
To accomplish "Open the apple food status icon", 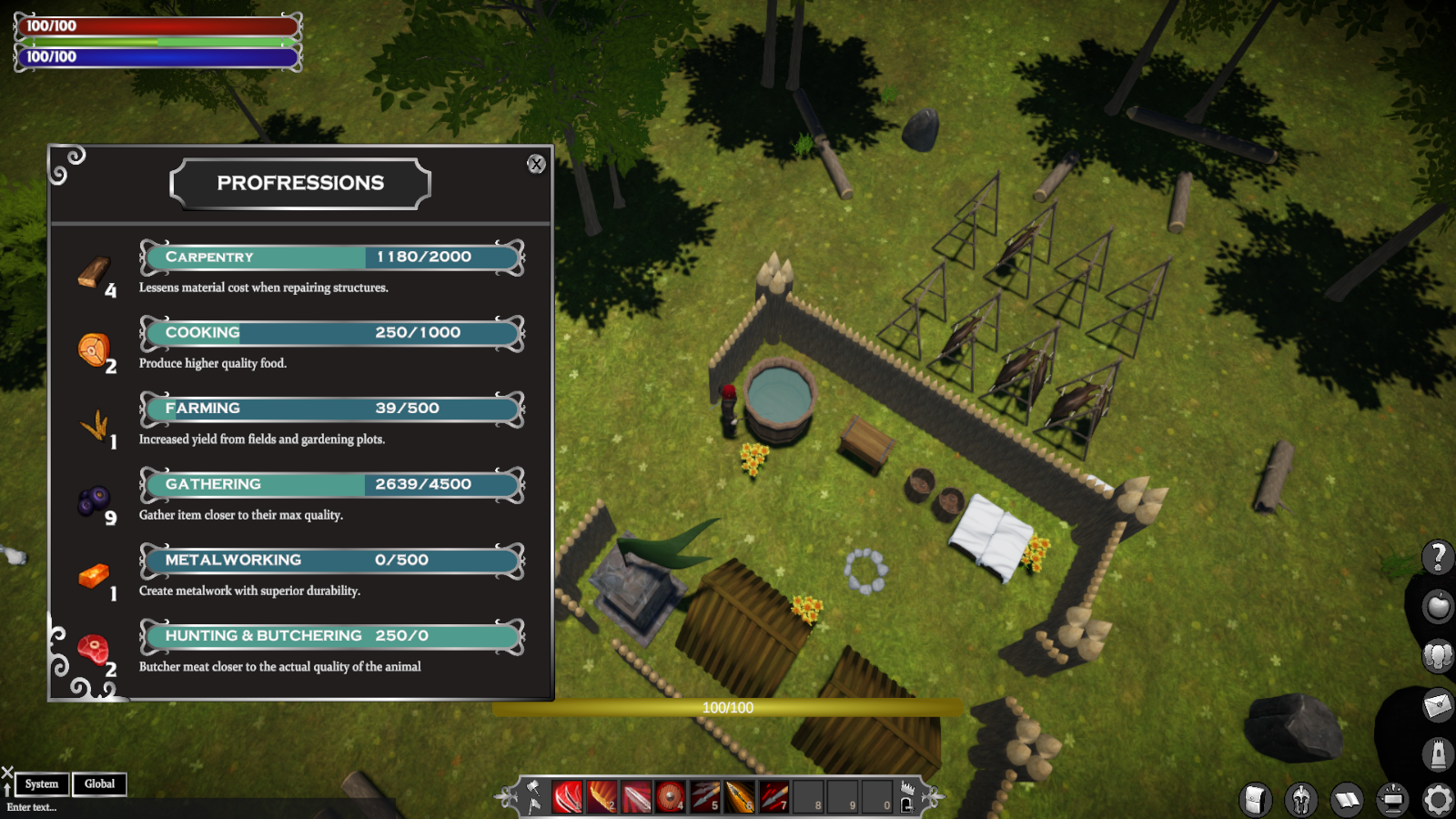I will point(1438,605).
